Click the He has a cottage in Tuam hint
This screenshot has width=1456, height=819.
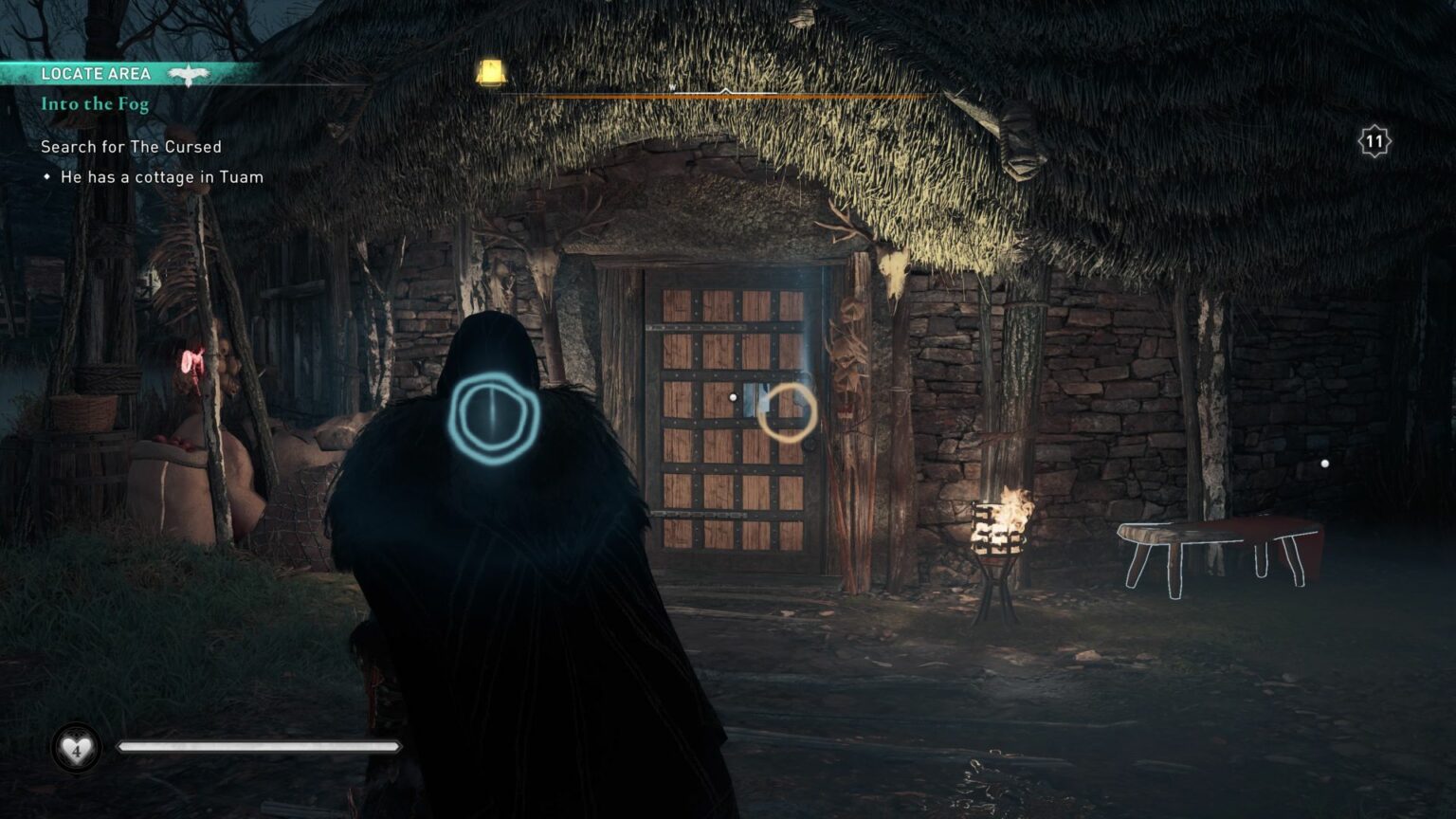(161, 177)
